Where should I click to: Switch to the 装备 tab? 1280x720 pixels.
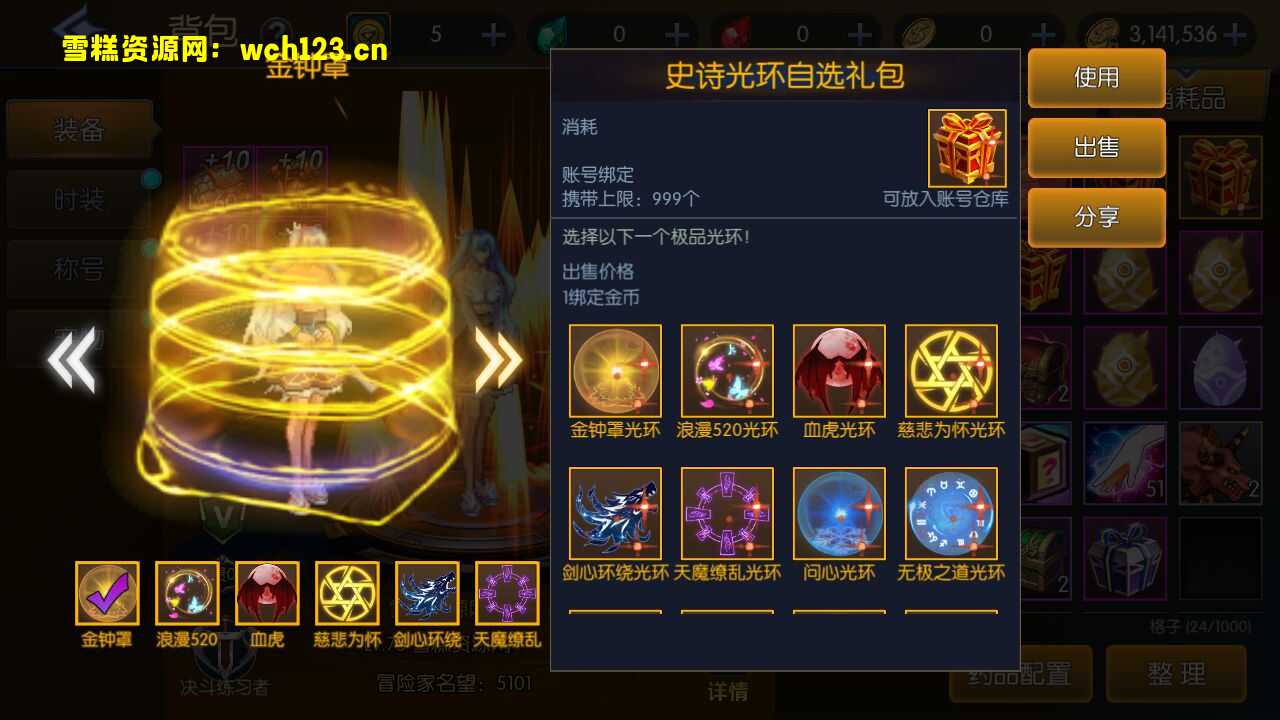(x=80, y=130)
